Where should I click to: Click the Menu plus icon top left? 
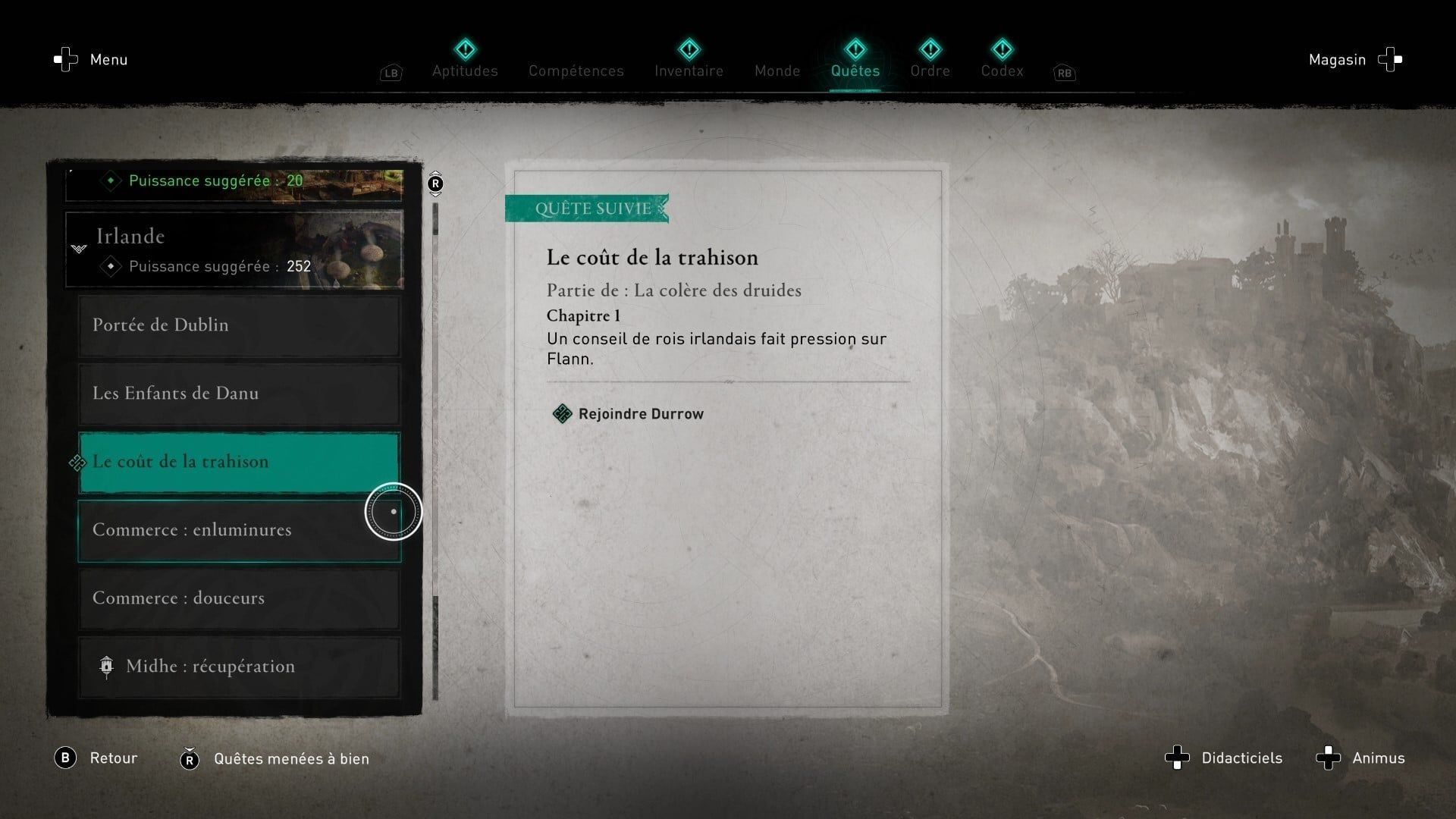point(65,59)
